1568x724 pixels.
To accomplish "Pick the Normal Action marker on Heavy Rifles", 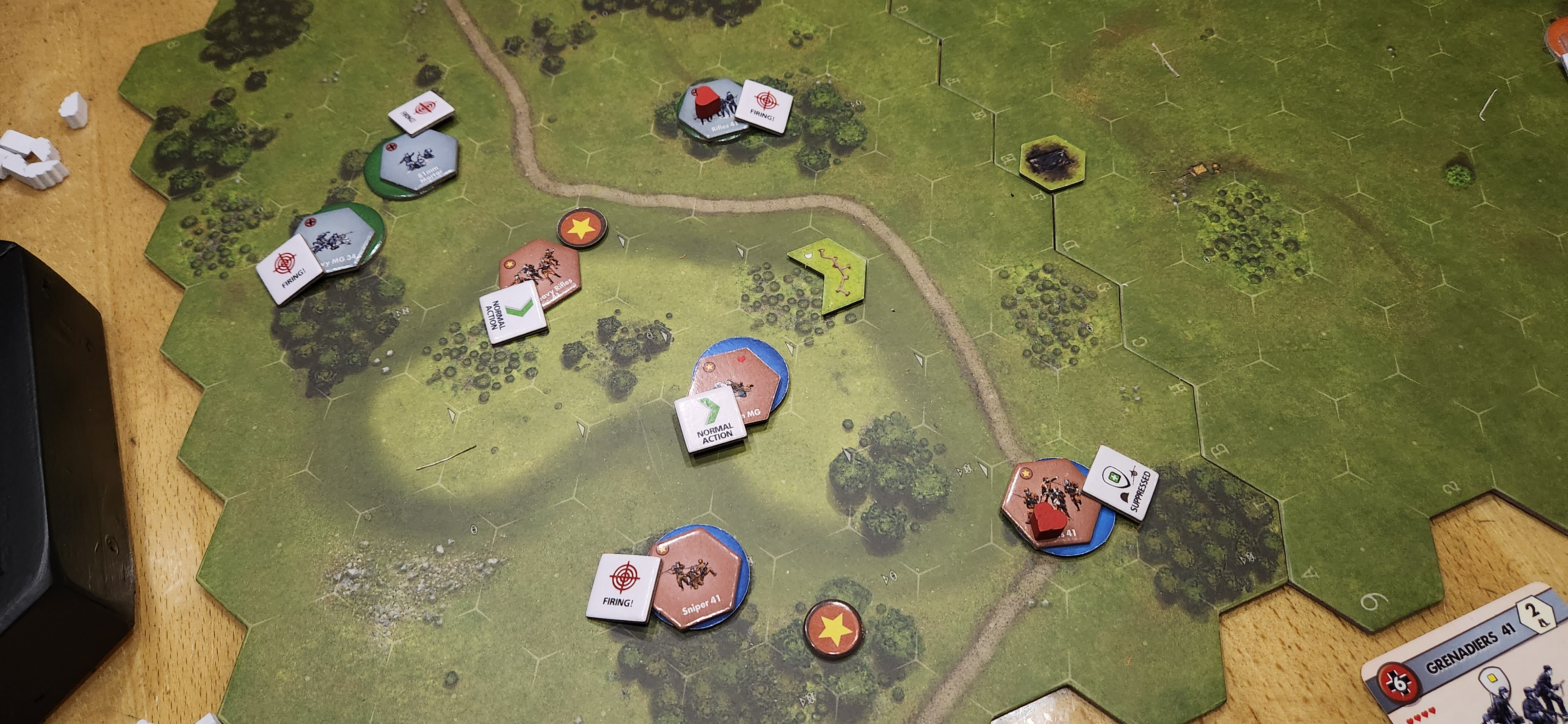I will coord(512,313).
